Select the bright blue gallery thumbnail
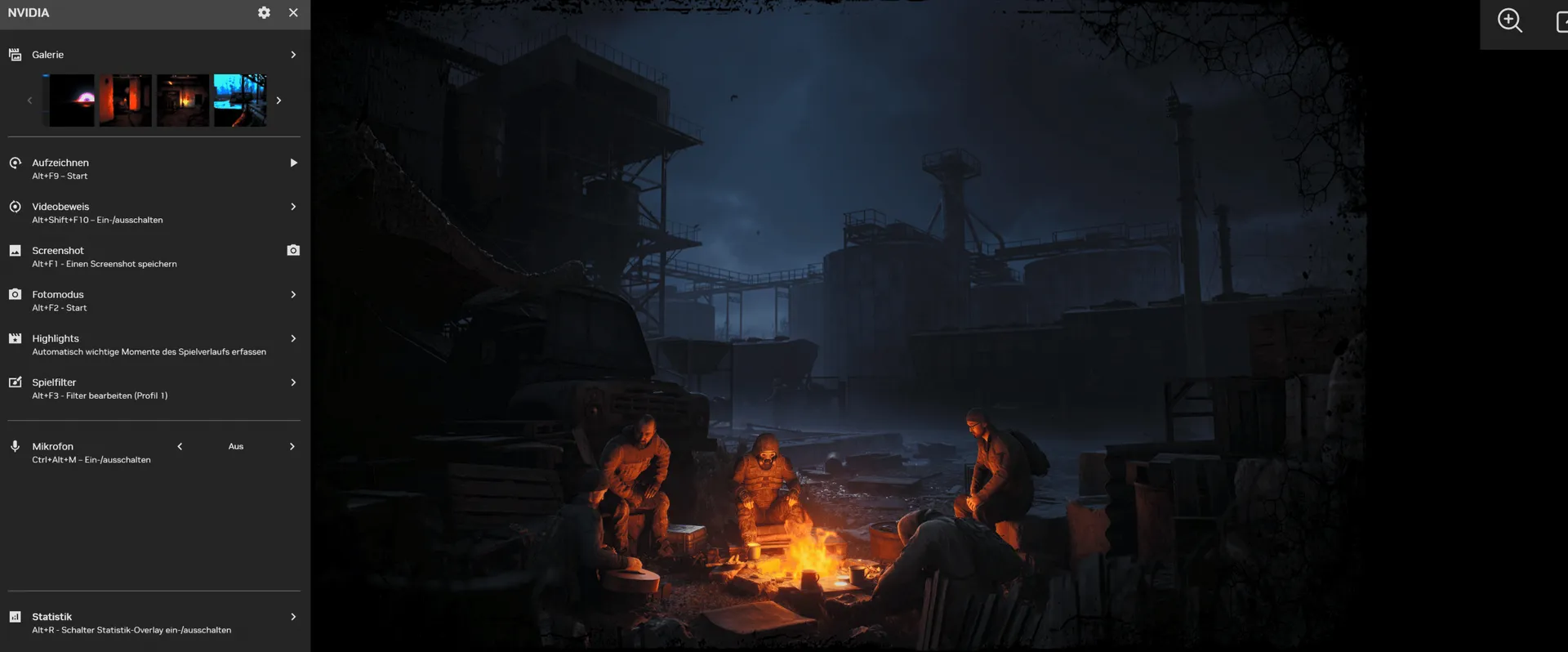 tap(240, 100)
